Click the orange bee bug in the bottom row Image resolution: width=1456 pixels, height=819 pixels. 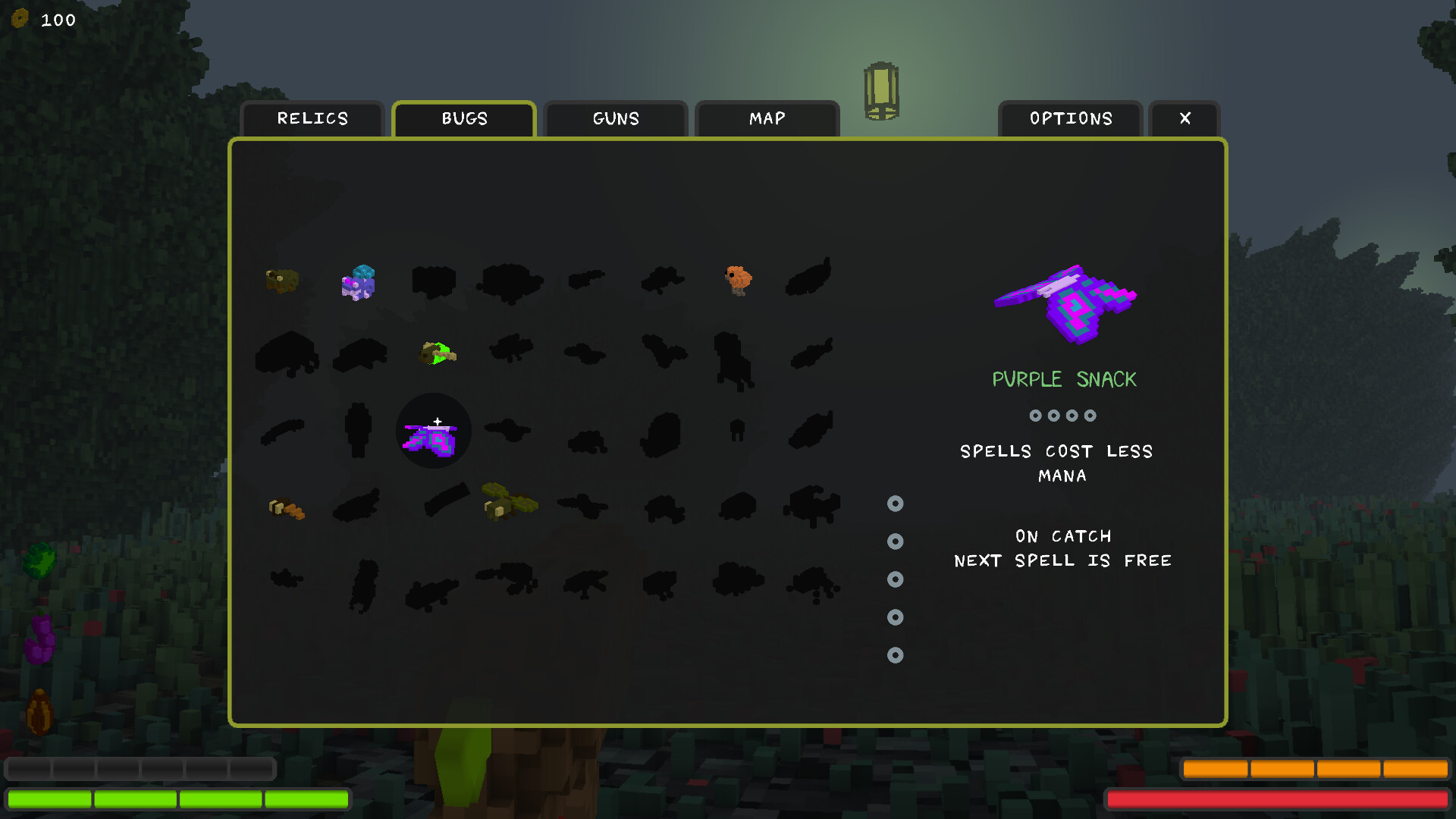(286, 508)
